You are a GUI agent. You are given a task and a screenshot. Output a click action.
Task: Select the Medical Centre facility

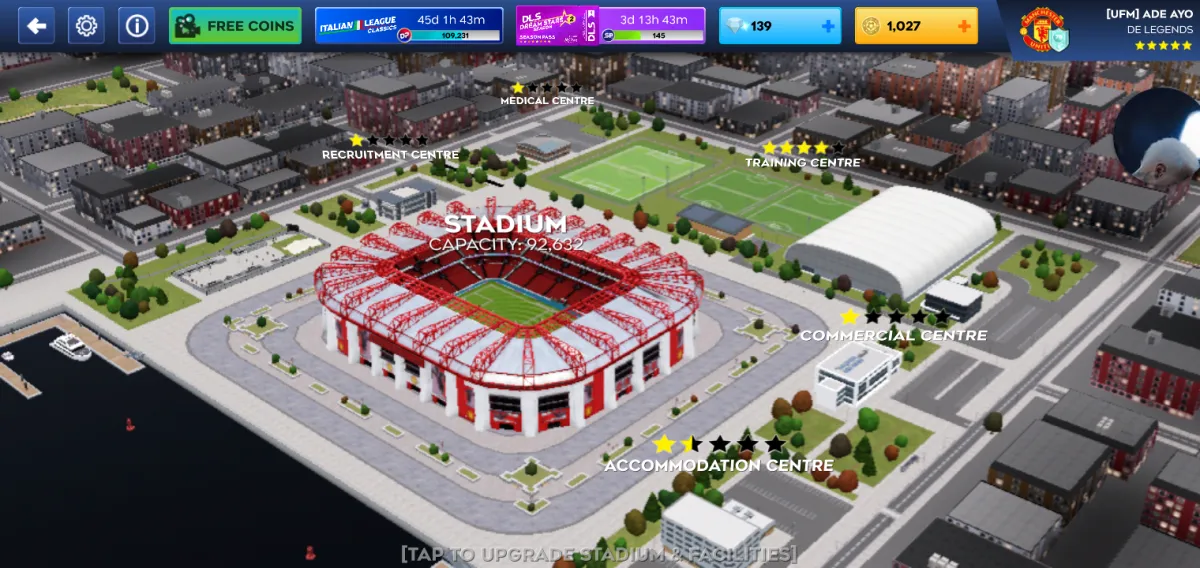coord(547,100)
